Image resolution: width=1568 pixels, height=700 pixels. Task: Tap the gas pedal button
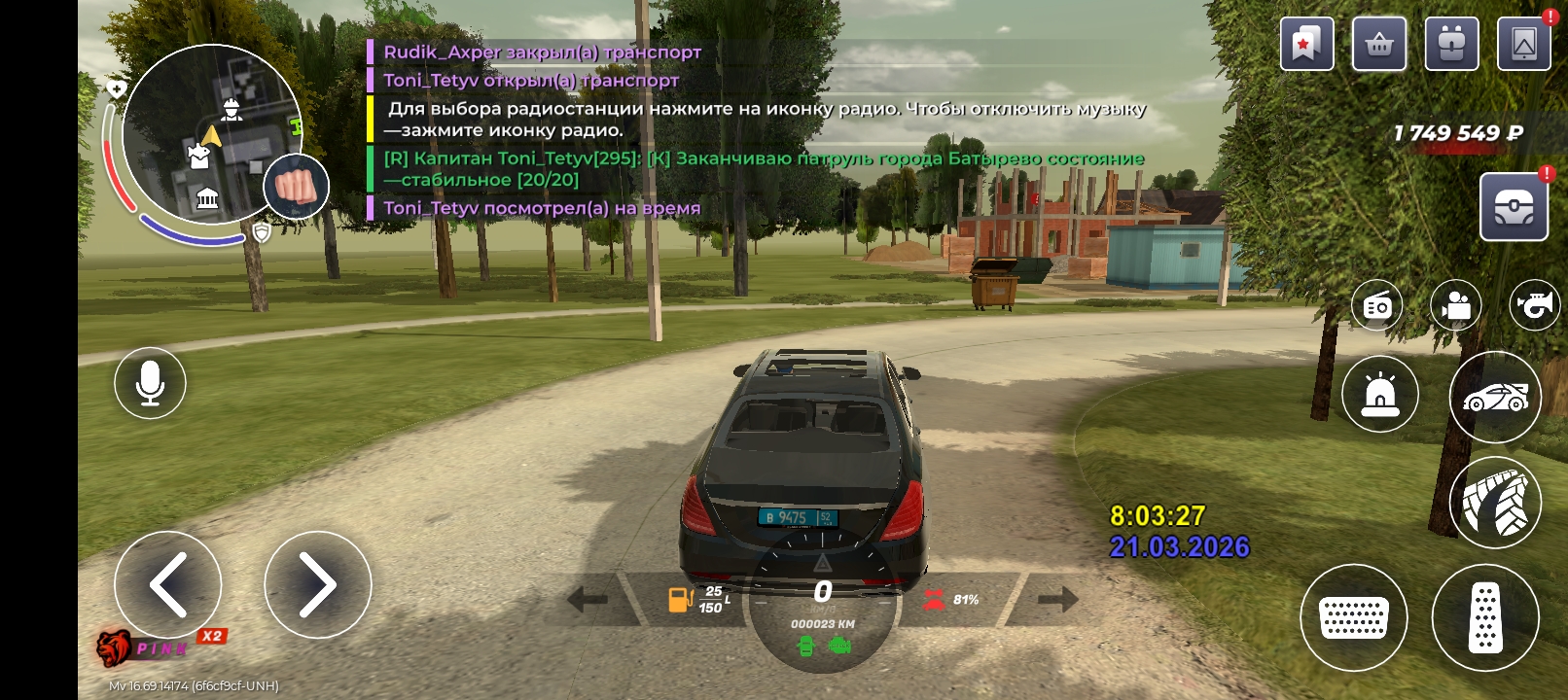(x=1484, y=617)
